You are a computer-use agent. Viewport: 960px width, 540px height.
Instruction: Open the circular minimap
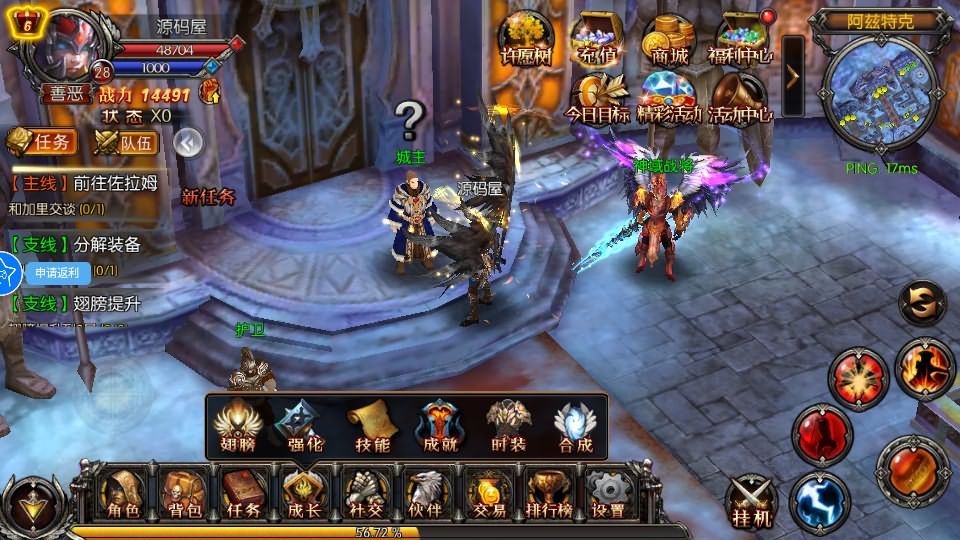click(879, 92)
